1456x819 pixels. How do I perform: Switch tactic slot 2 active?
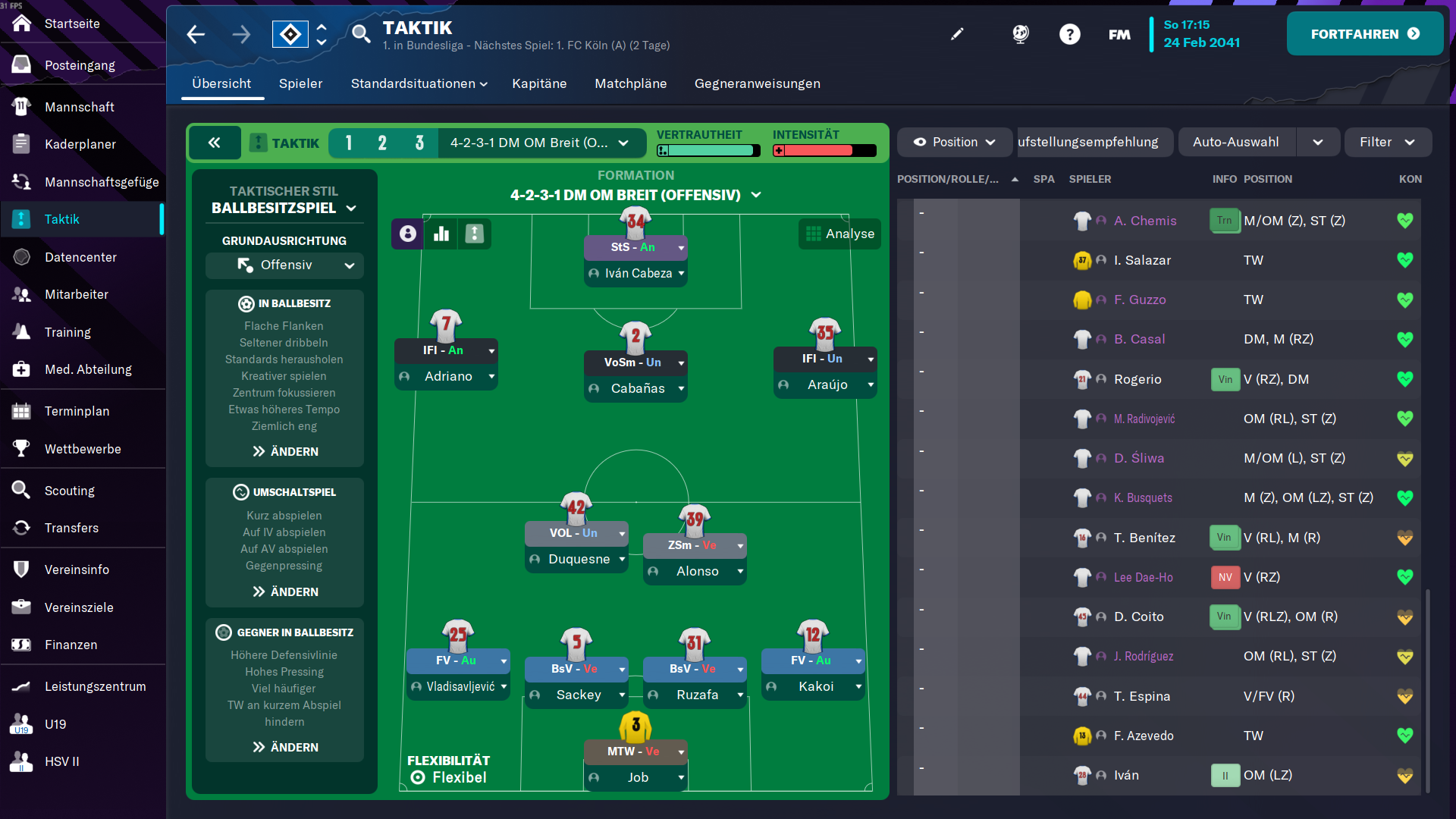pyautogui.click(x=383, y=143)
